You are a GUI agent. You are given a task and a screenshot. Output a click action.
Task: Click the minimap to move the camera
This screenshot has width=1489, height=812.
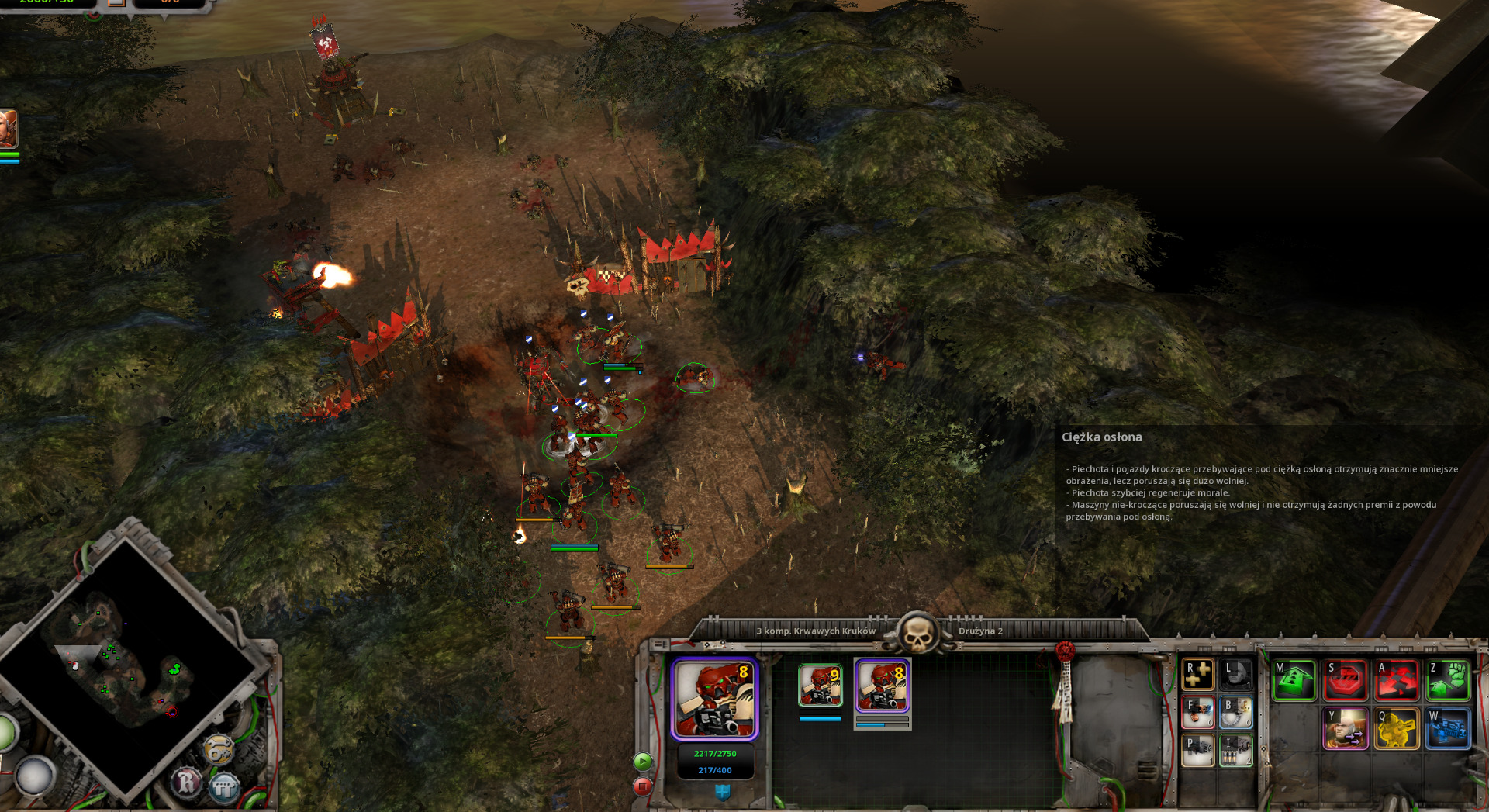(x=124, y=667)
